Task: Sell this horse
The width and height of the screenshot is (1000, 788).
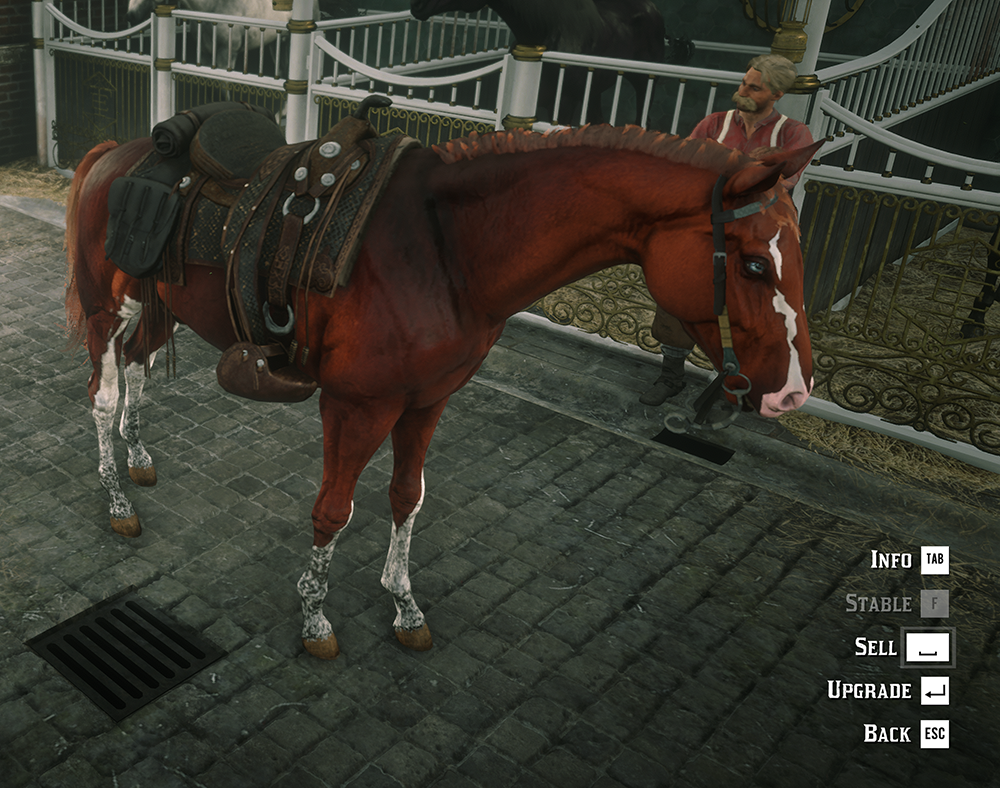Action: (904, 647)
